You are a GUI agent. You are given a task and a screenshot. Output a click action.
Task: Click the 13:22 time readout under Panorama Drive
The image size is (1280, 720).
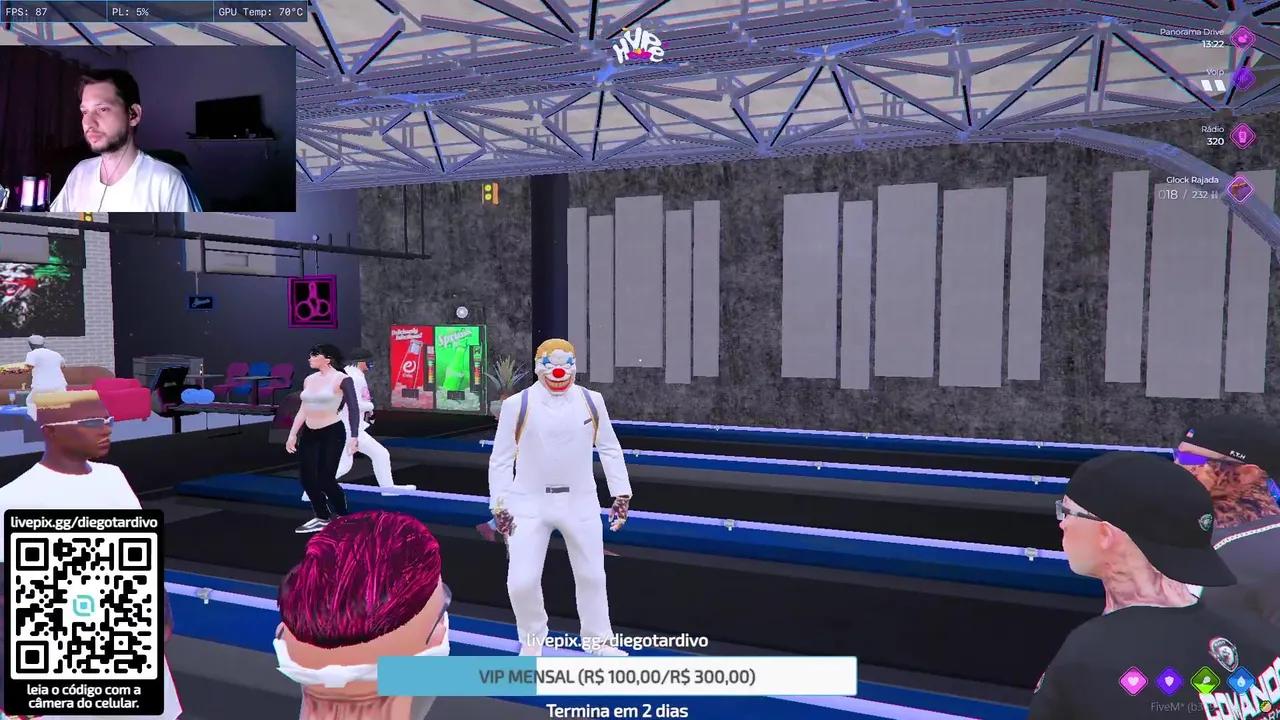coord(1212,44)
